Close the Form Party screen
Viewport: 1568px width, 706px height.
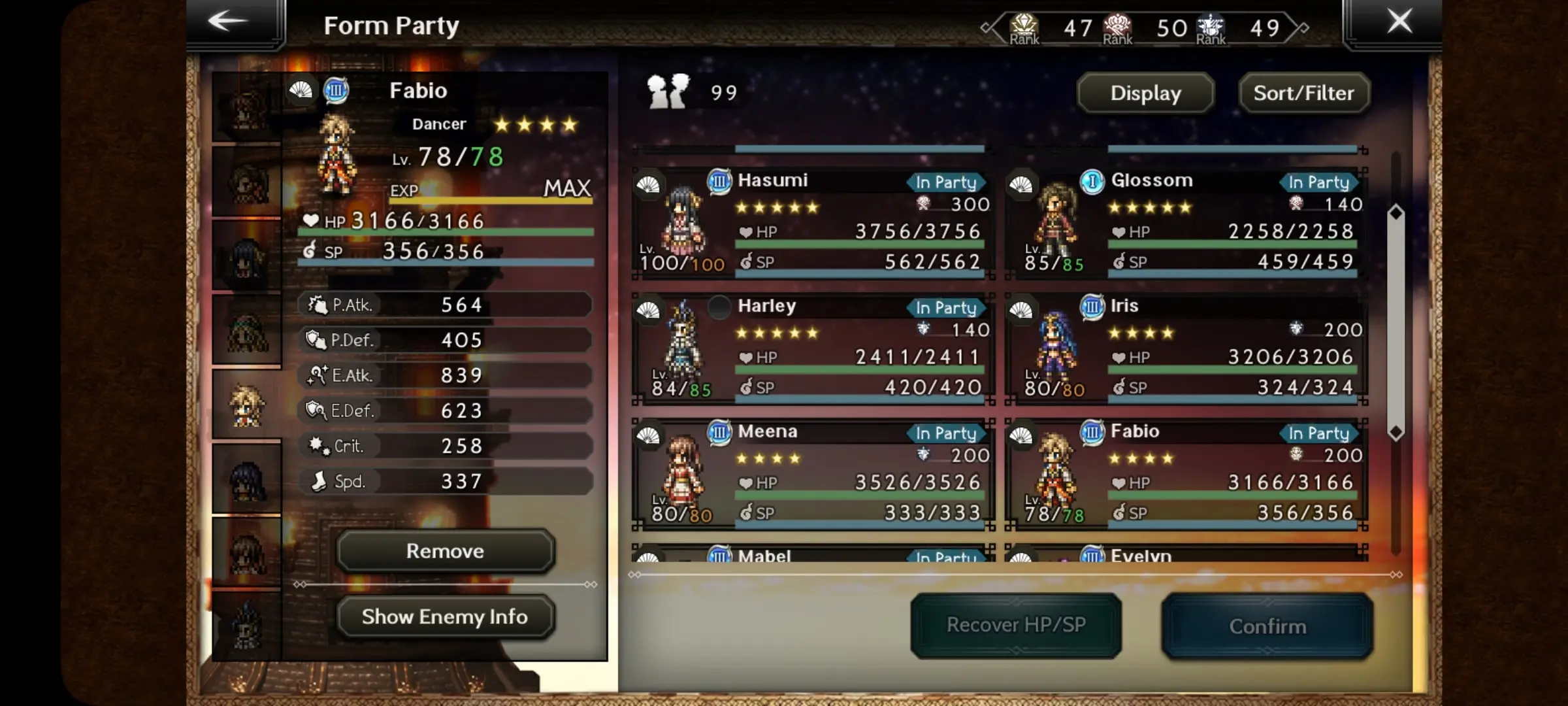(x=1399, y=22)
